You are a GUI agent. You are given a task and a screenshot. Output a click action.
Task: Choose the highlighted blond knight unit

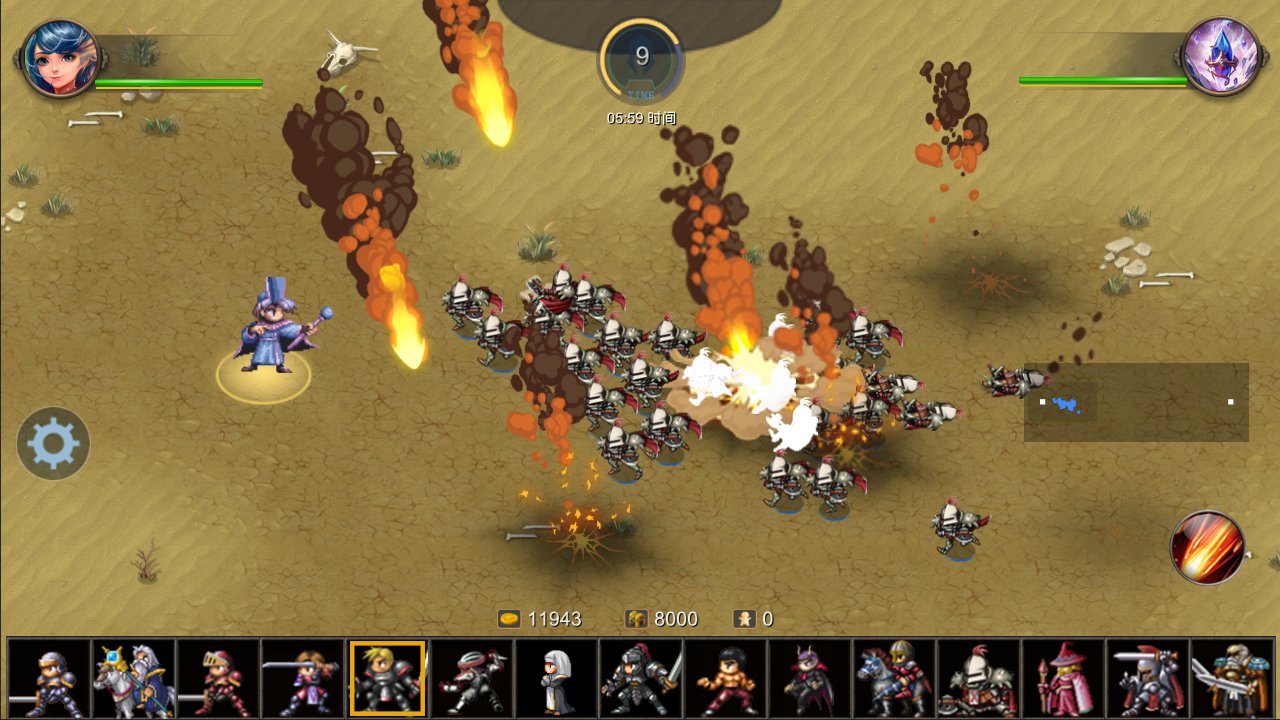tap(387, 679)
